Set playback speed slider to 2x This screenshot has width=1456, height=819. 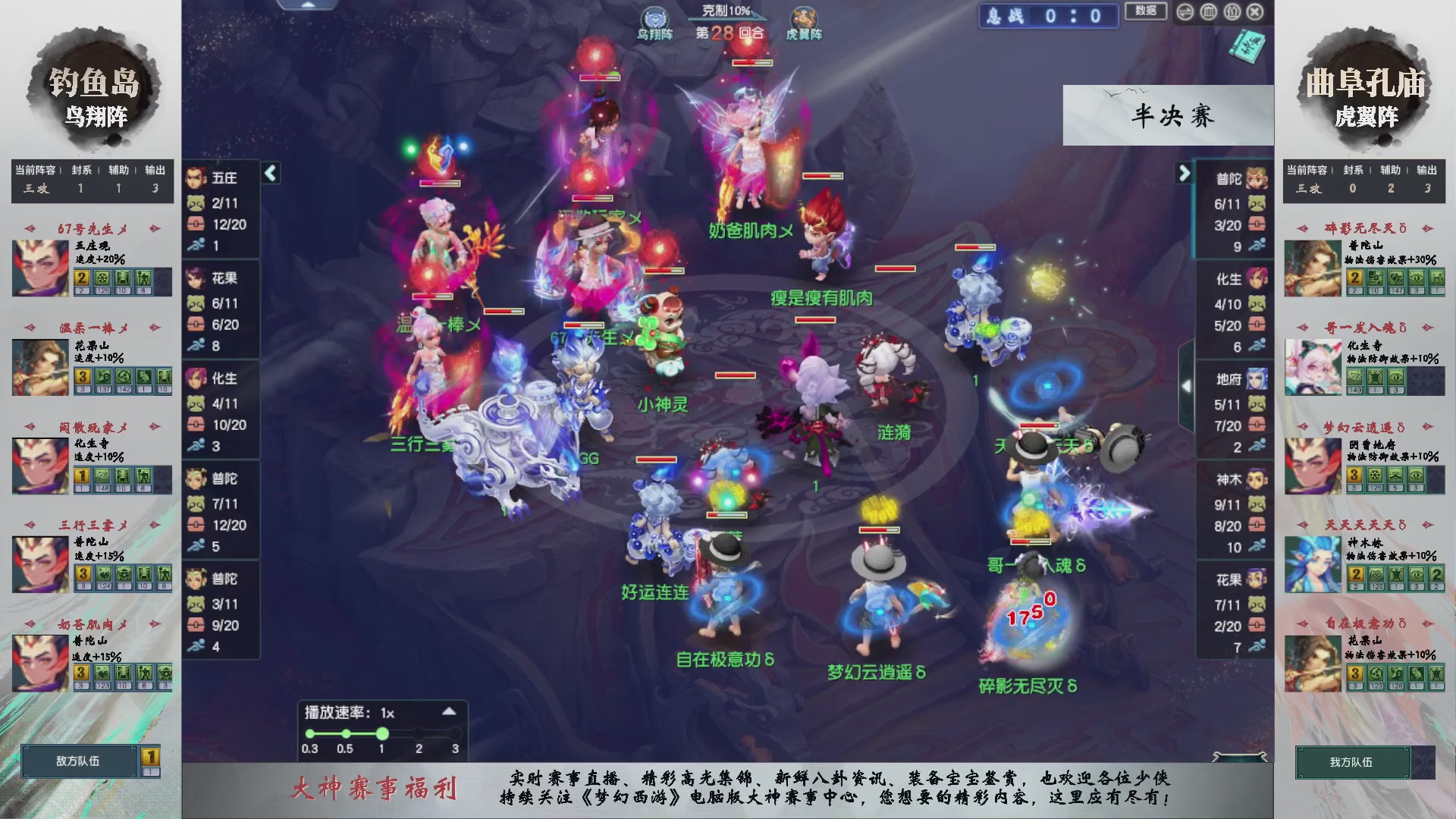419,733
